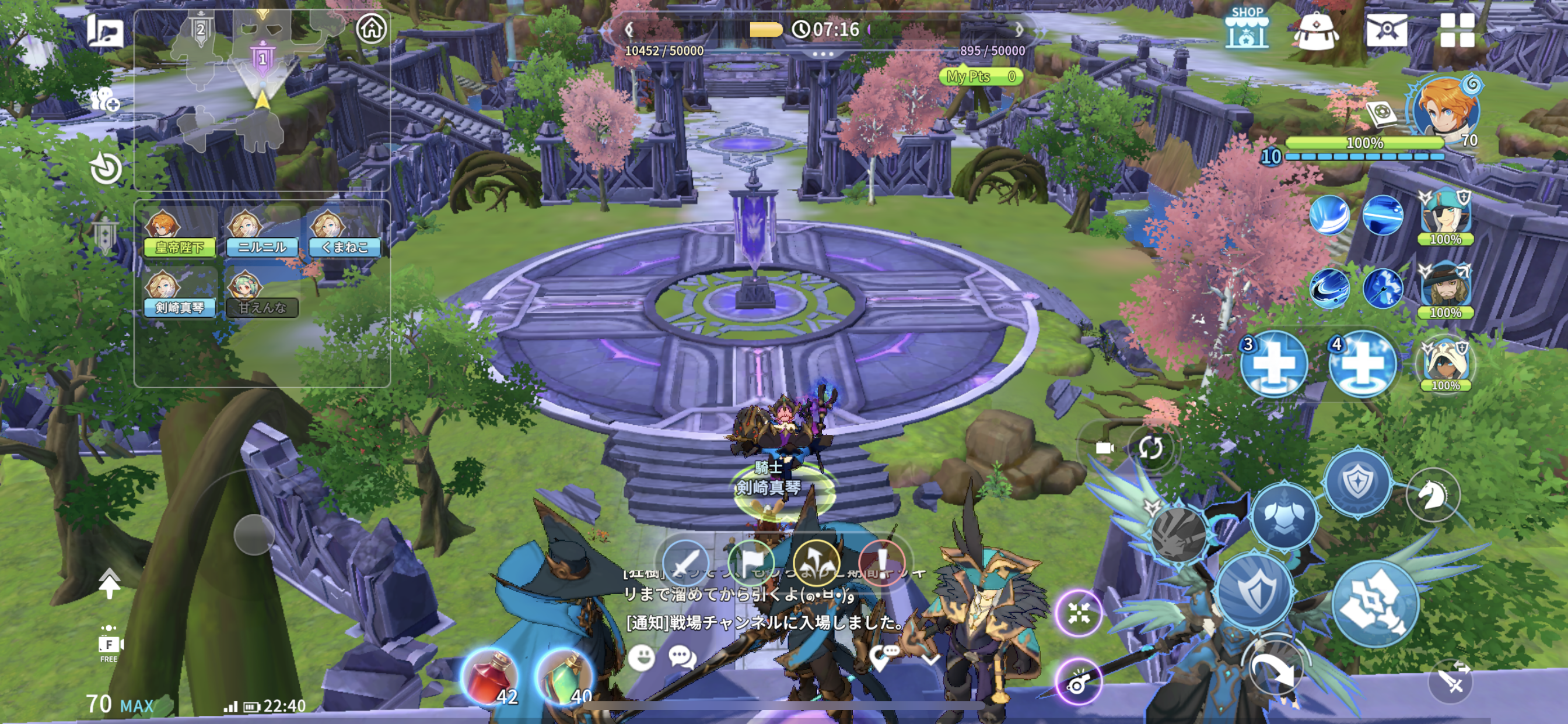Select party member ニルニル
Viewport: 1568px width, 724px height.
pyautogui.click(x=262, y=234)
